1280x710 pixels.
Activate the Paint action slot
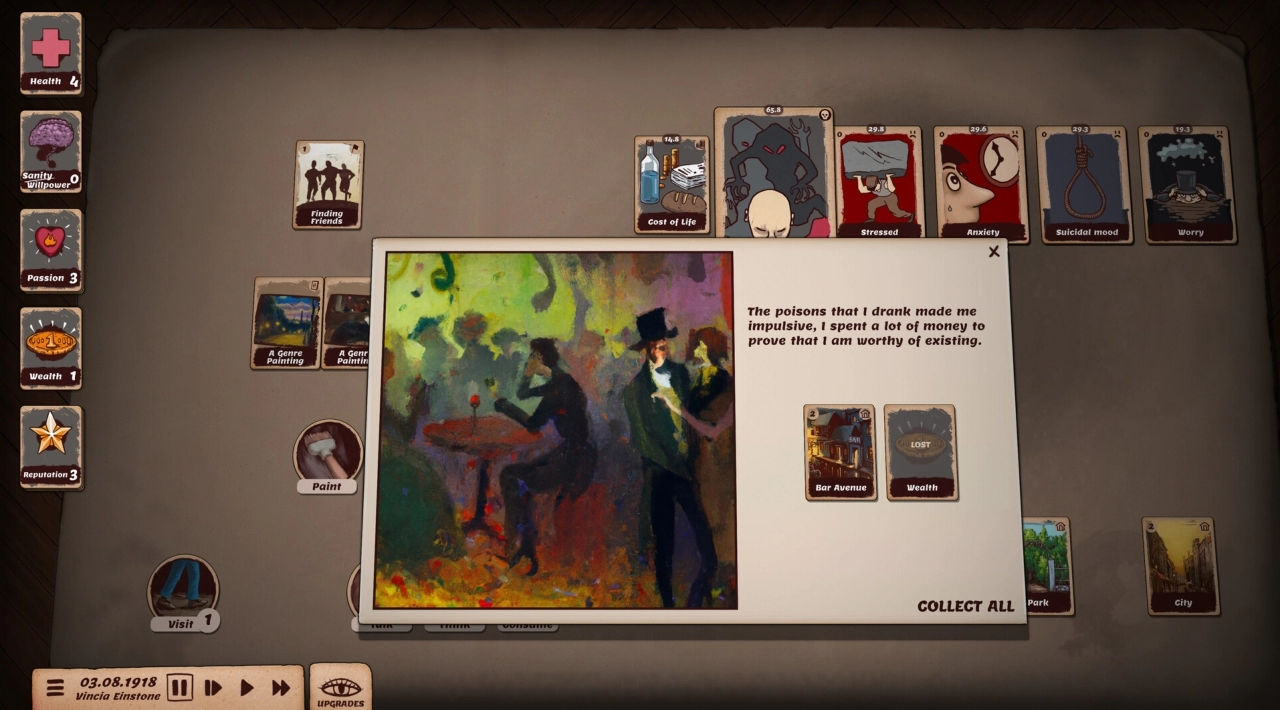327,453
